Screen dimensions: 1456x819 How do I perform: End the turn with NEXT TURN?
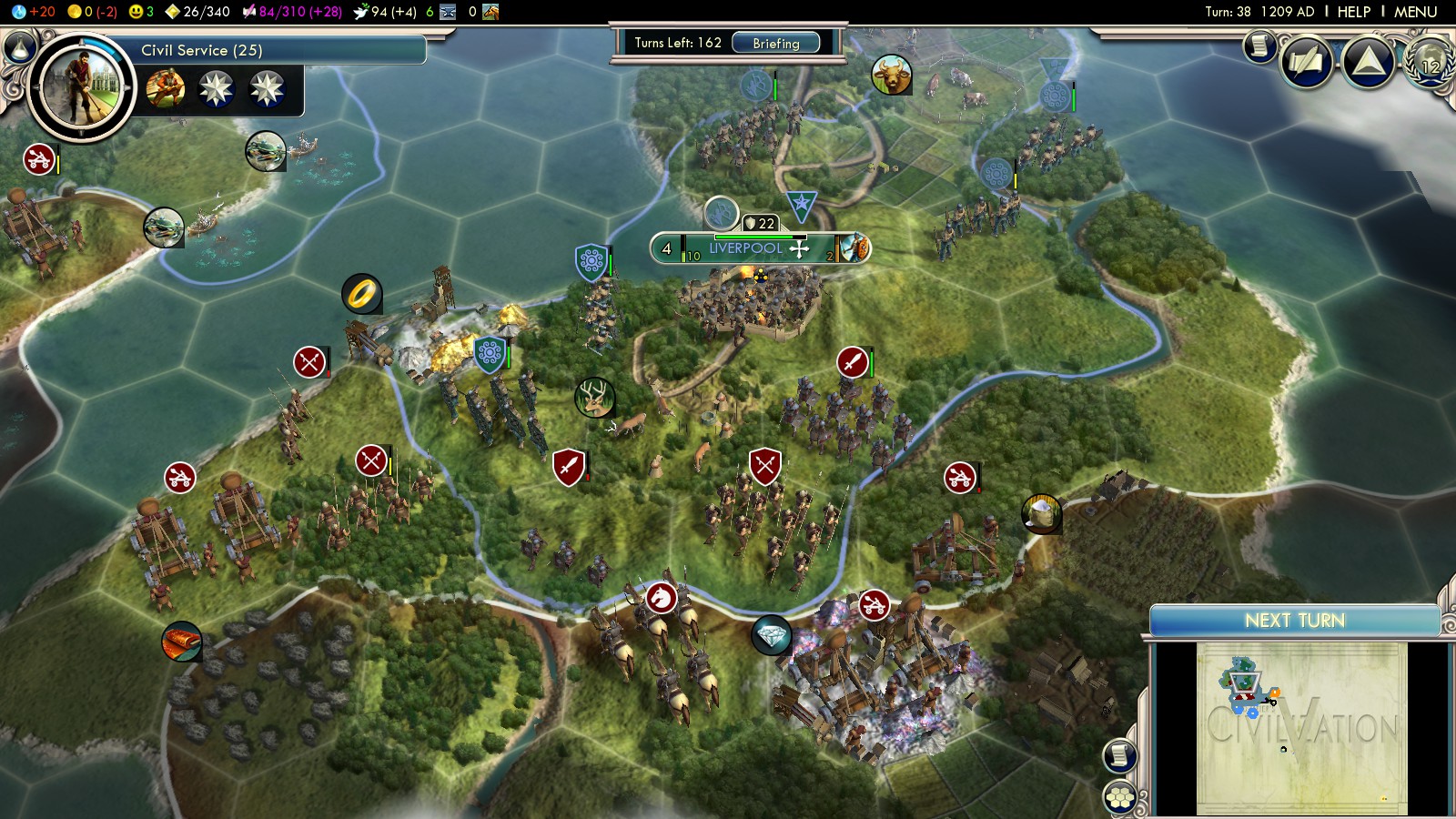click(x=1294, y=621)
